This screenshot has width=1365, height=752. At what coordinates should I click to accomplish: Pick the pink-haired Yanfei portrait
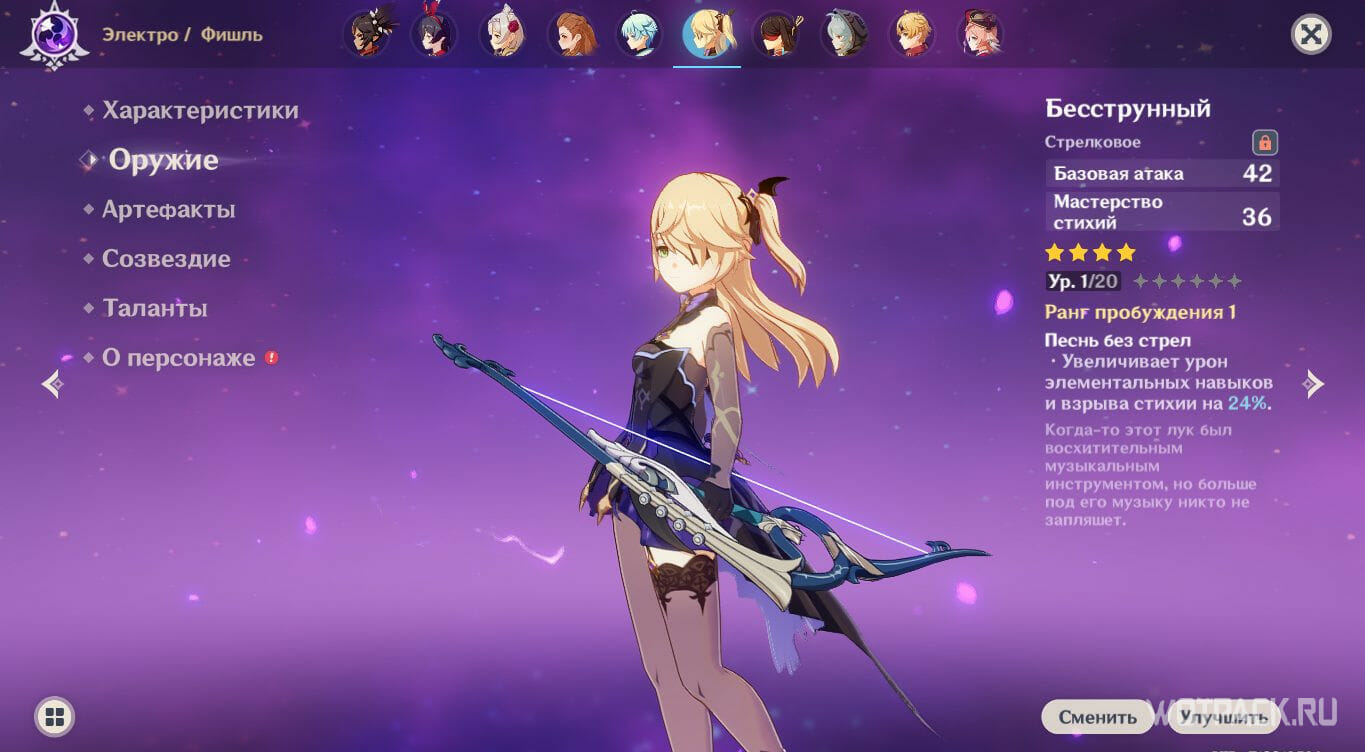point(980,35)
